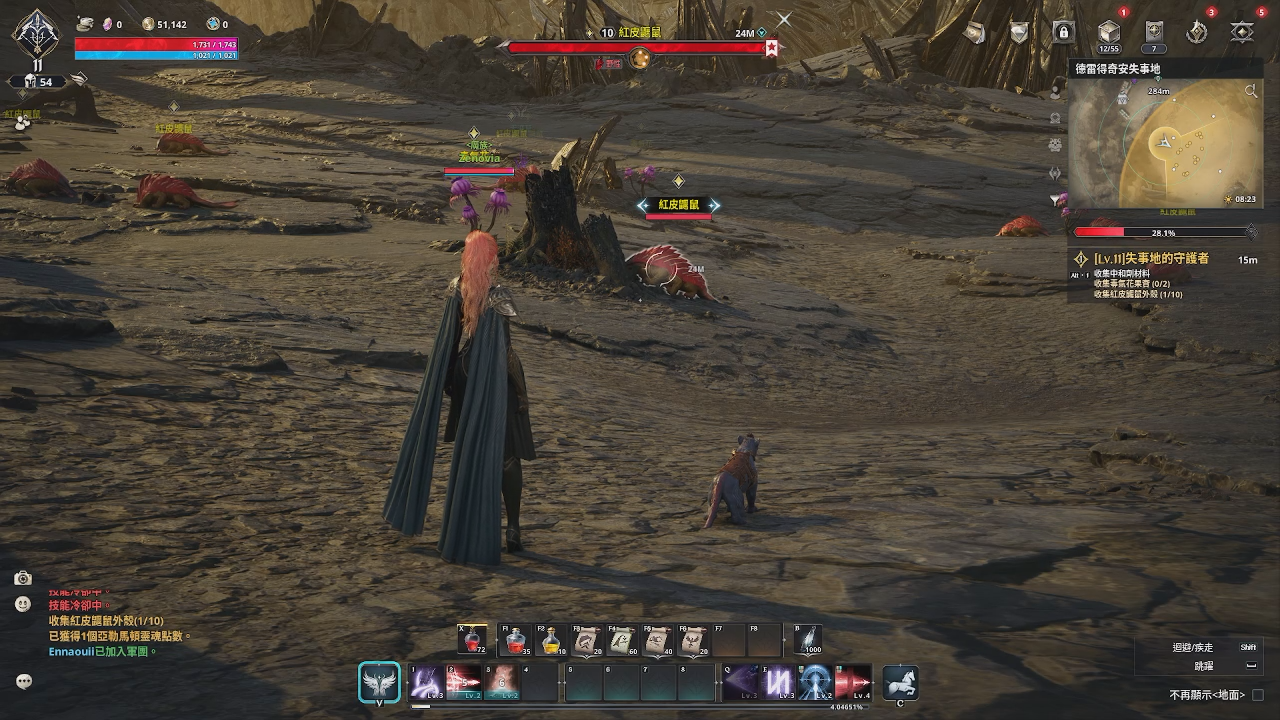The height and width of the screenshot is (720, 1280).
Task: Open the character class emblem portrait
Action: (35, 34)
